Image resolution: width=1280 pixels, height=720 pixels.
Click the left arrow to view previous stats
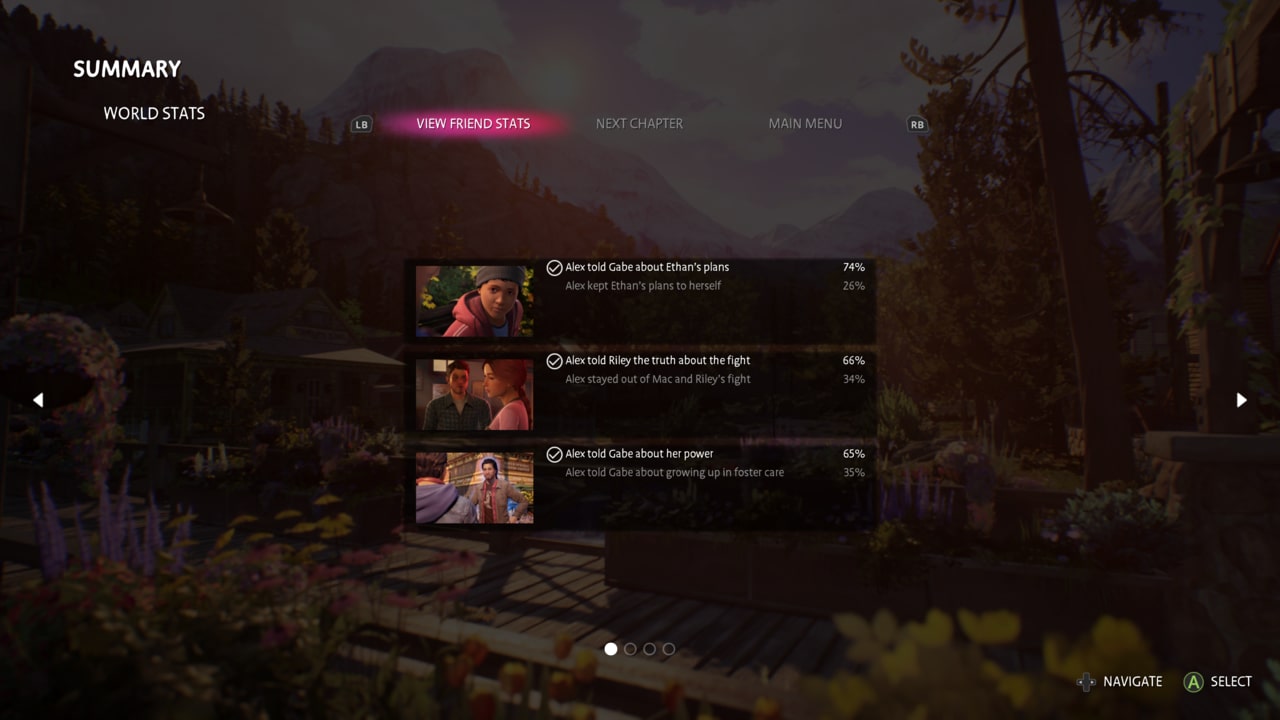click(x=38, y=399)
